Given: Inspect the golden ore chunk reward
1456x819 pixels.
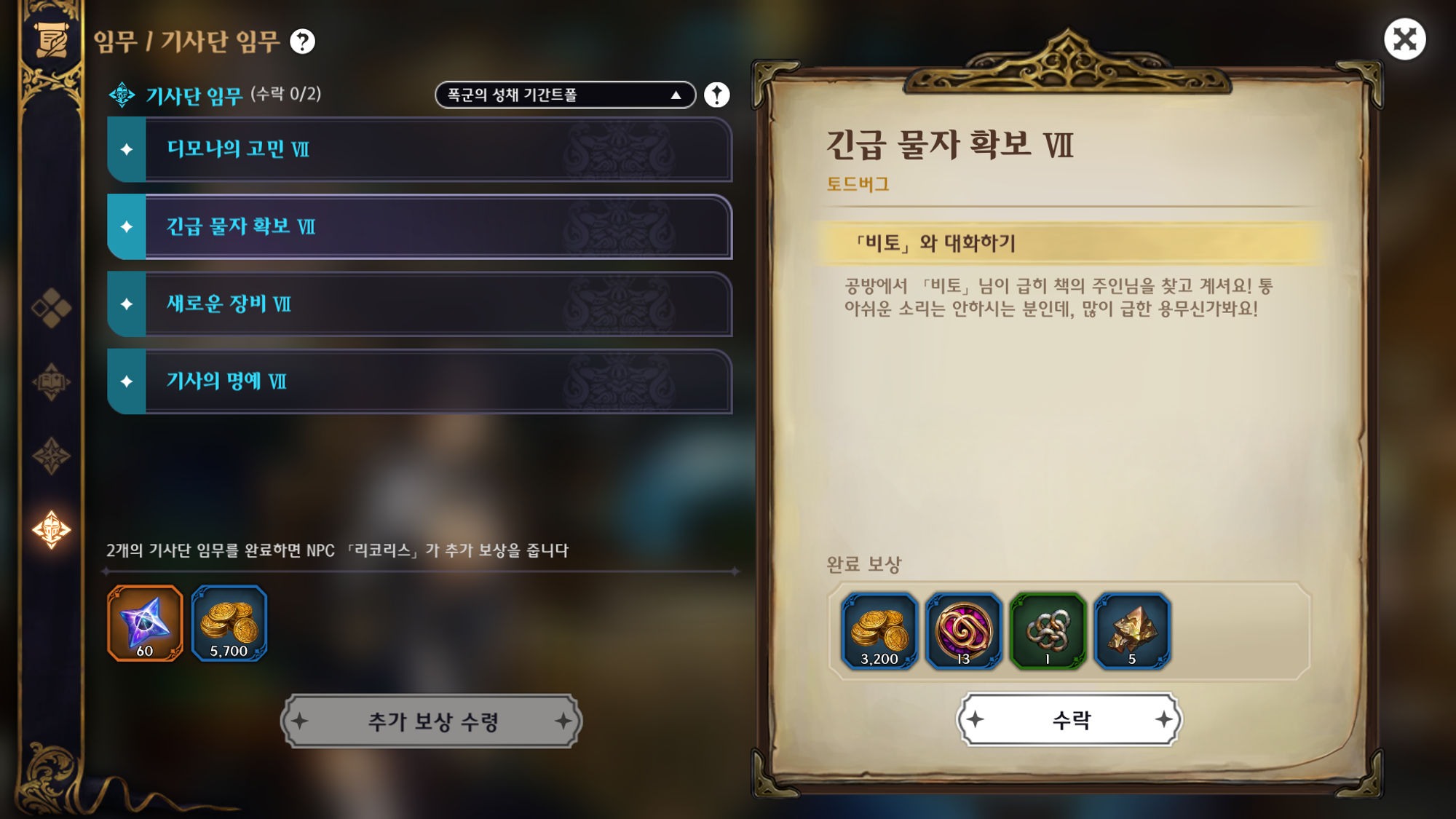Looking at the screenshot, I should tap(1132, 630).
